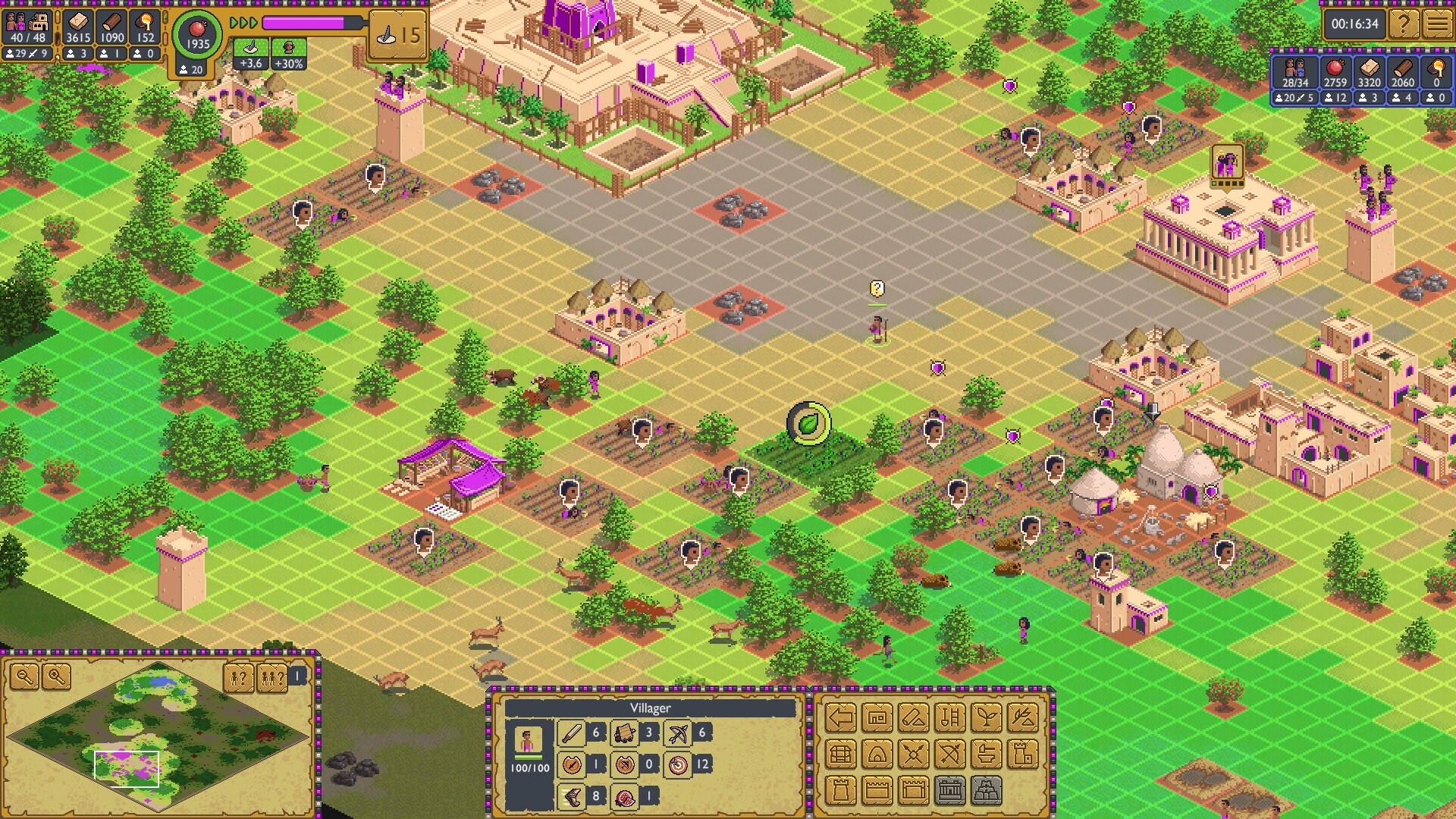Image resolution: width=1456 pixels, height=819 pixels.
Task: Click the sickle card showing 15
Action: point(398,33)
